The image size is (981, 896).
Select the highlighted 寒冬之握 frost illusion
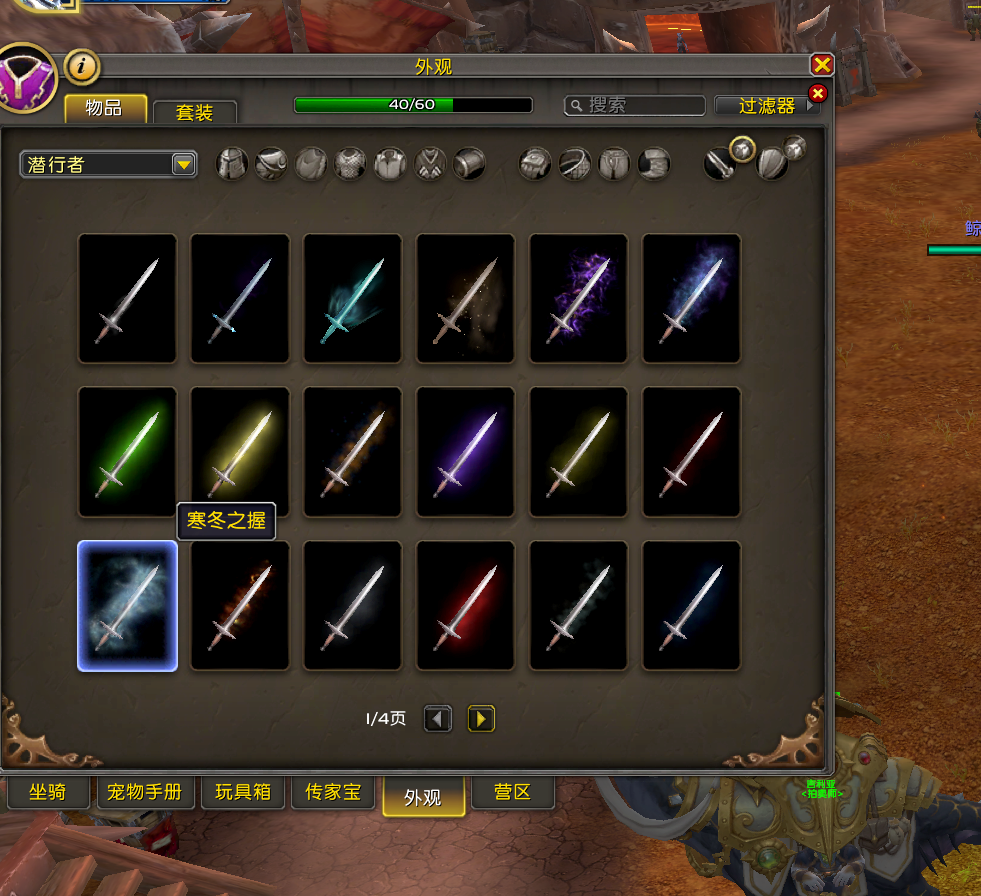(127, 606)
